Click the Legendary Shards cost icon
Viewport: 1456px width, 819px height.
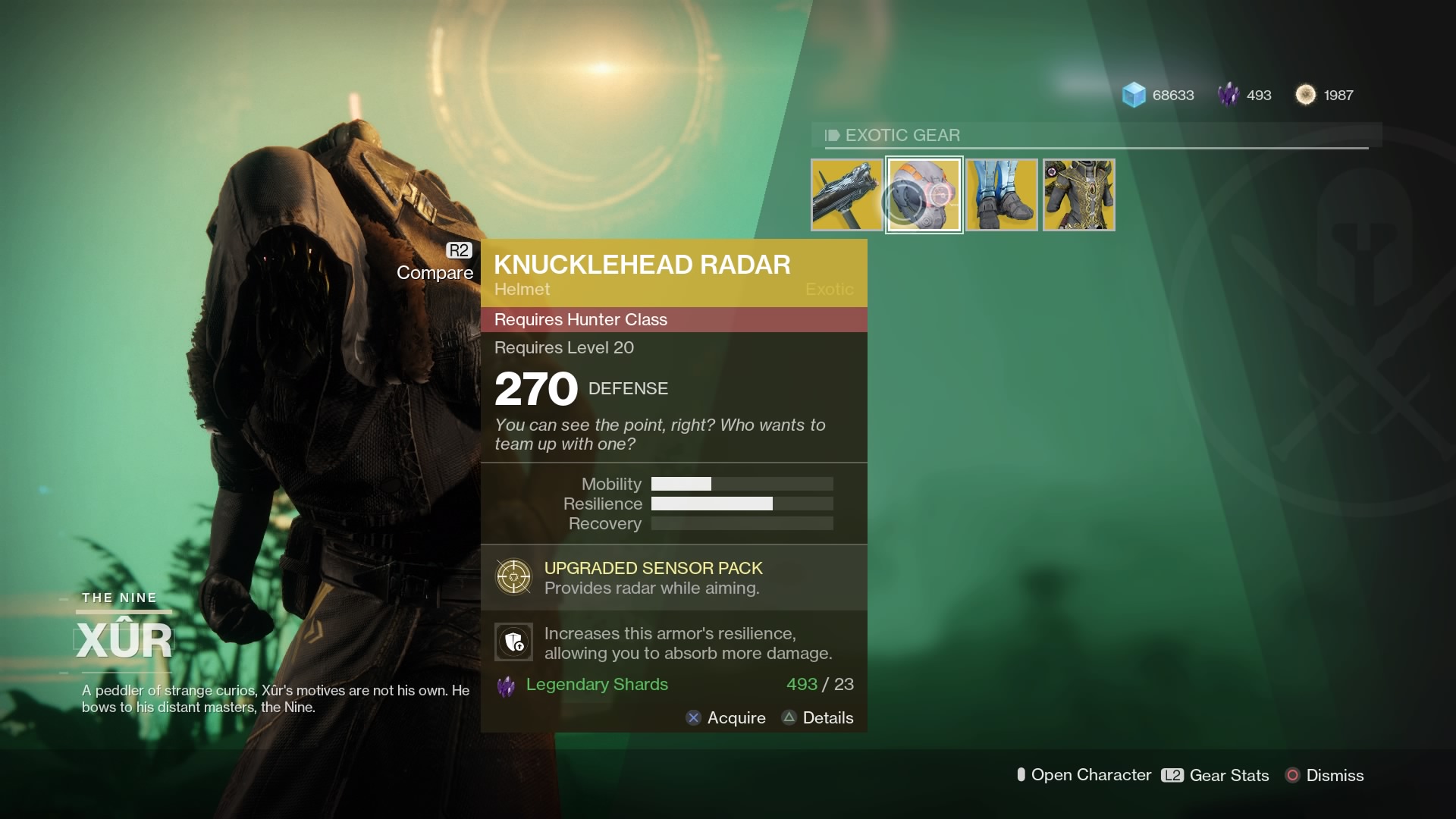tap(507, 685)
